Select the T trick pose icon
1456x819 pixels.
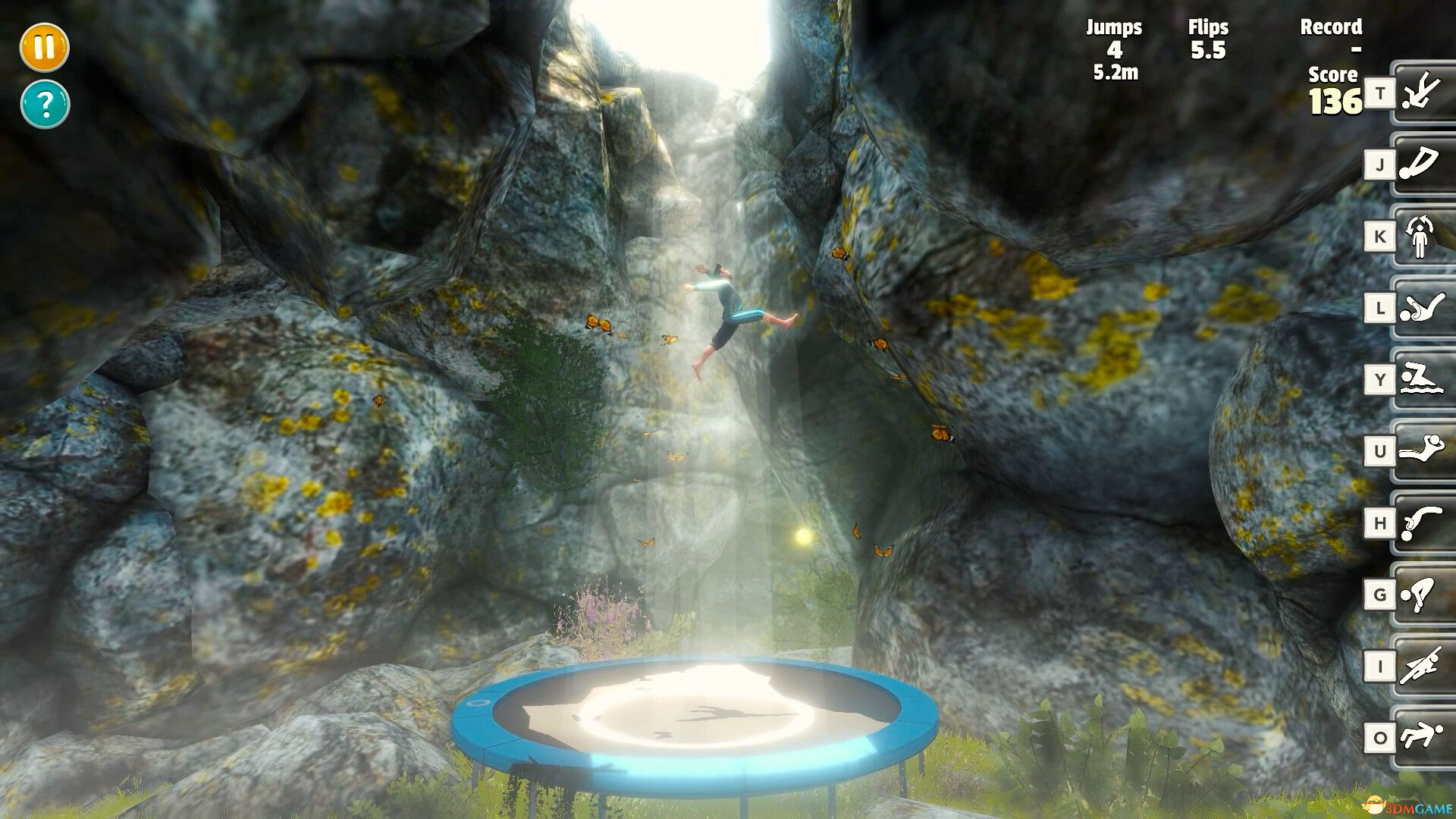[x=1424, y=93]
